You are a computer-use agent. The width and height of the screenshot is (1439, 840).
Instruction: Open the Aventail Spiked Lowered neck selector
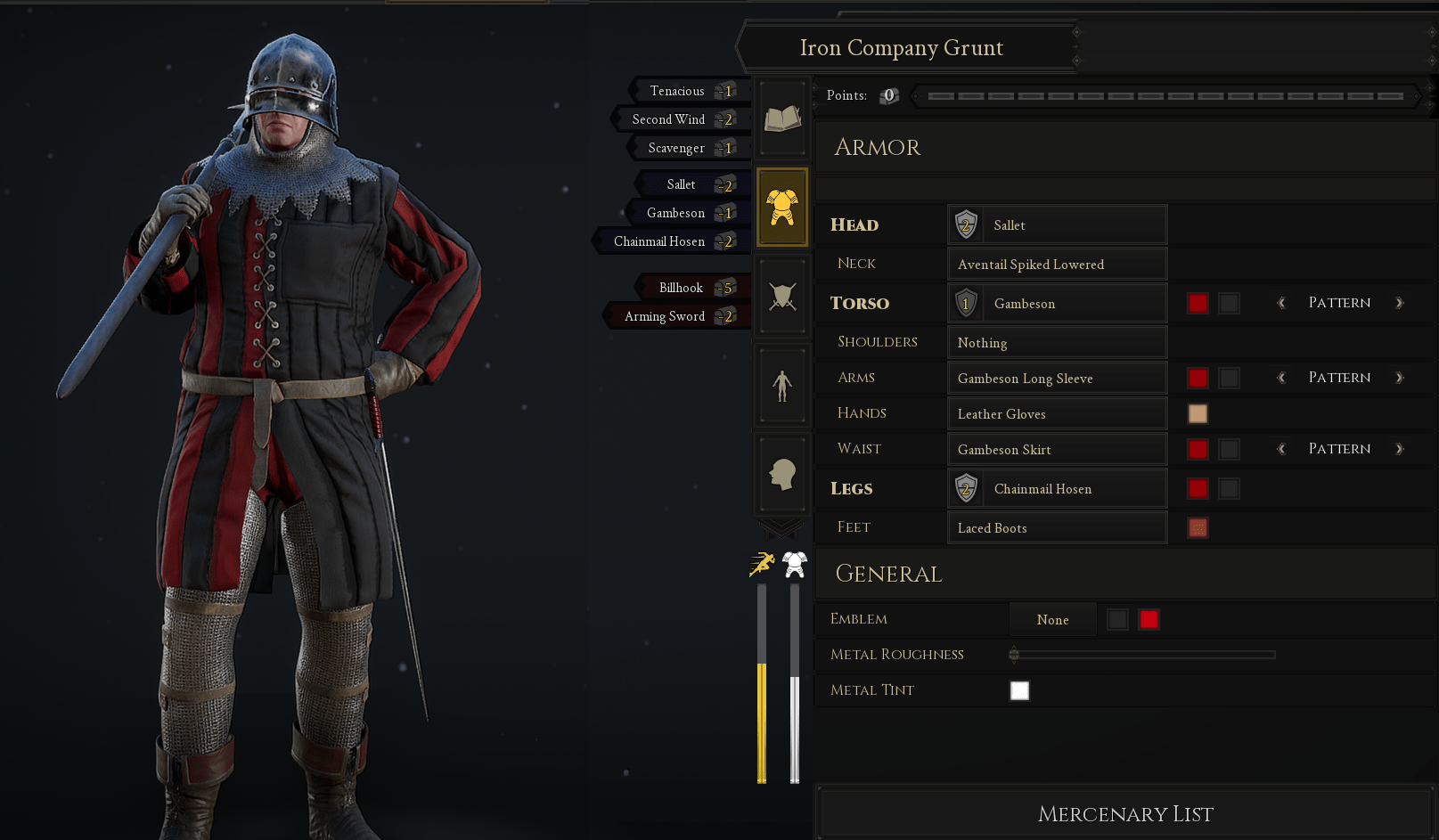(x=1058, y=264)
